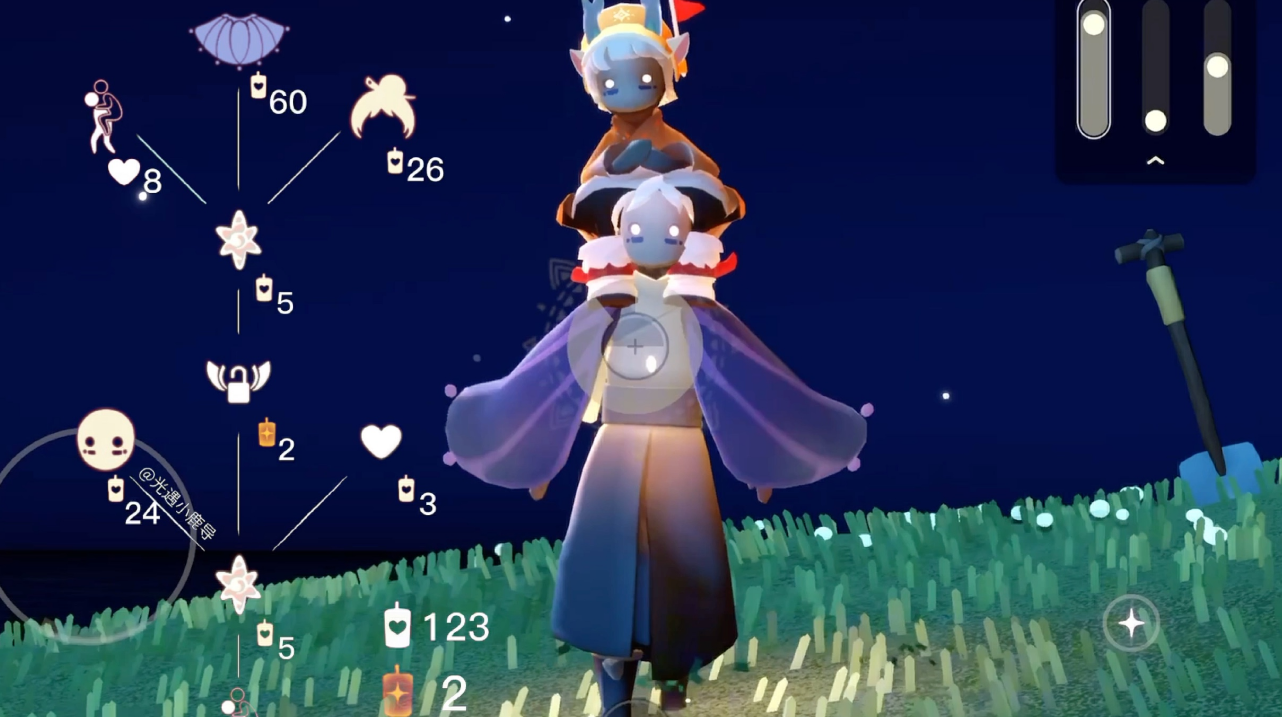Image resolution: width=1282 pixels, height=717 pixels.
Task: Select the mask costing 24 candles
Action: pyautogui.click(x=105, y=440)
